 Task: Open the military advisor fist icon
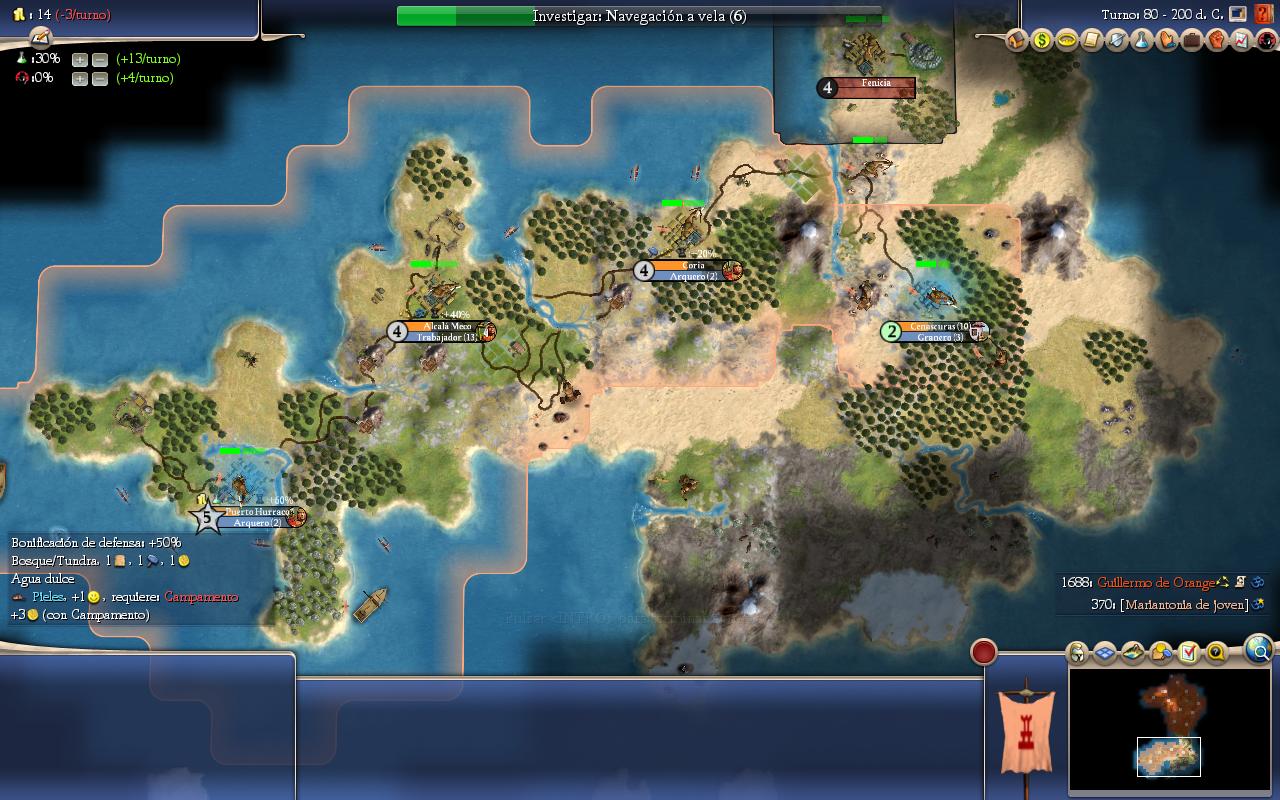1216,41
